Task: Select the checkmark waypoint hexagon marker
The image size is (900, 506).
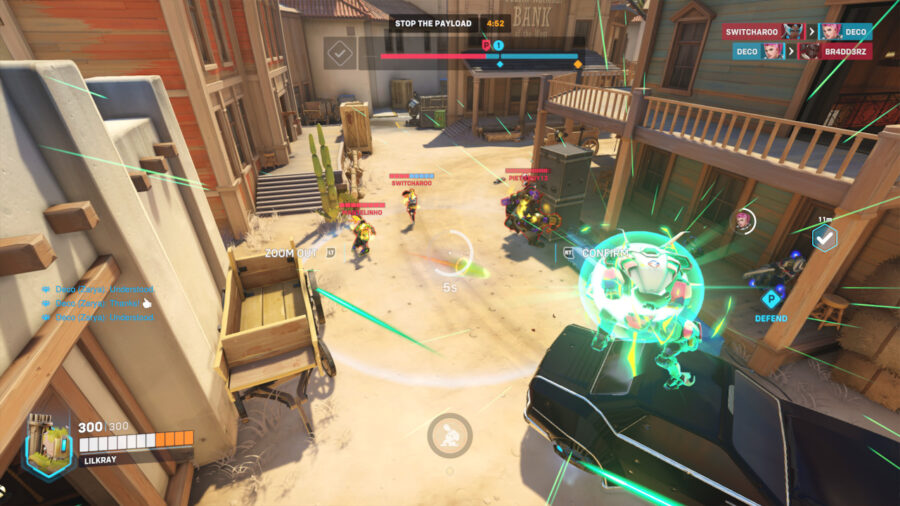Action: pos(824,238)
